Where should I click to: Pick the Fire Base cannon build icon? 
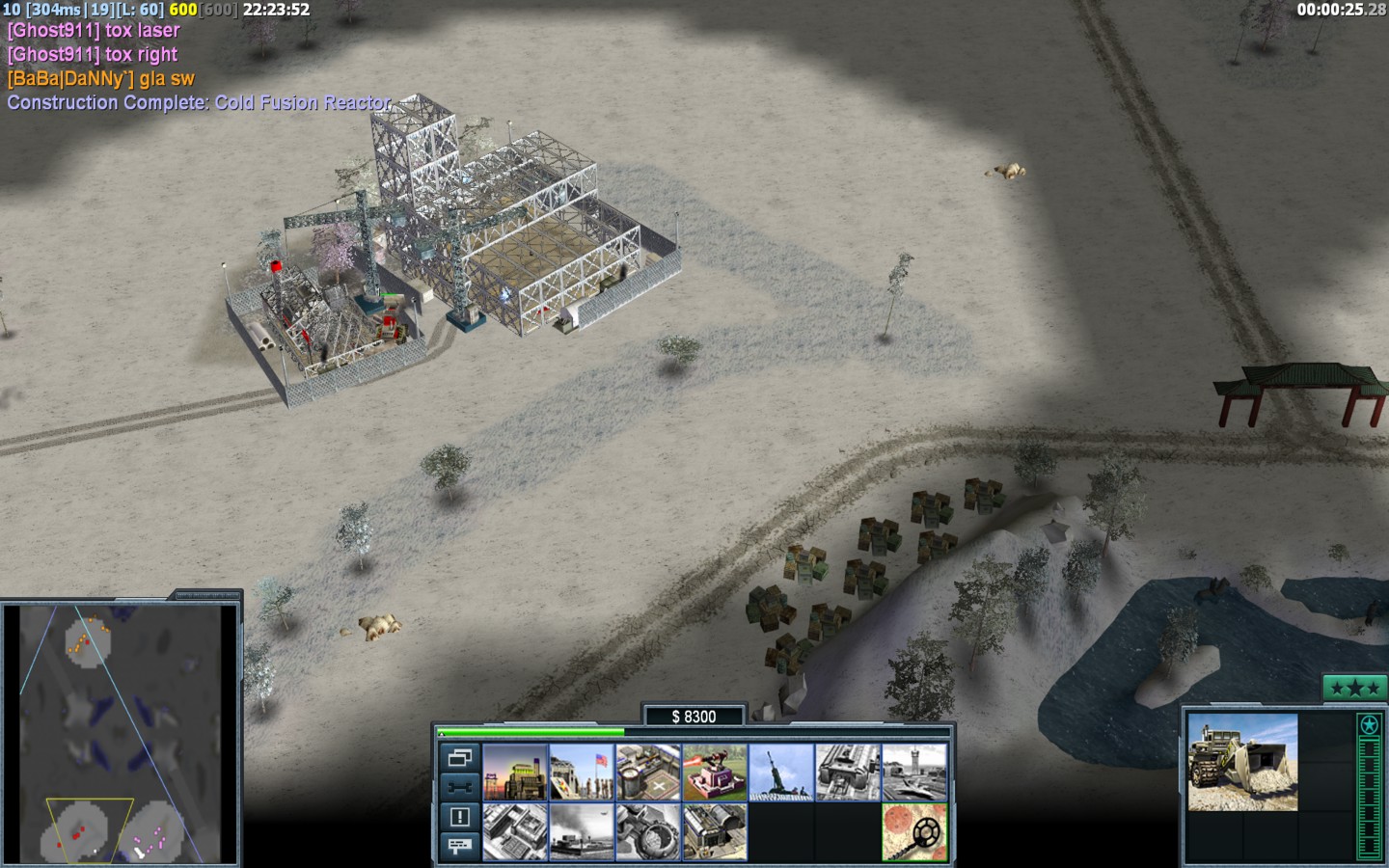coord(781,773)
